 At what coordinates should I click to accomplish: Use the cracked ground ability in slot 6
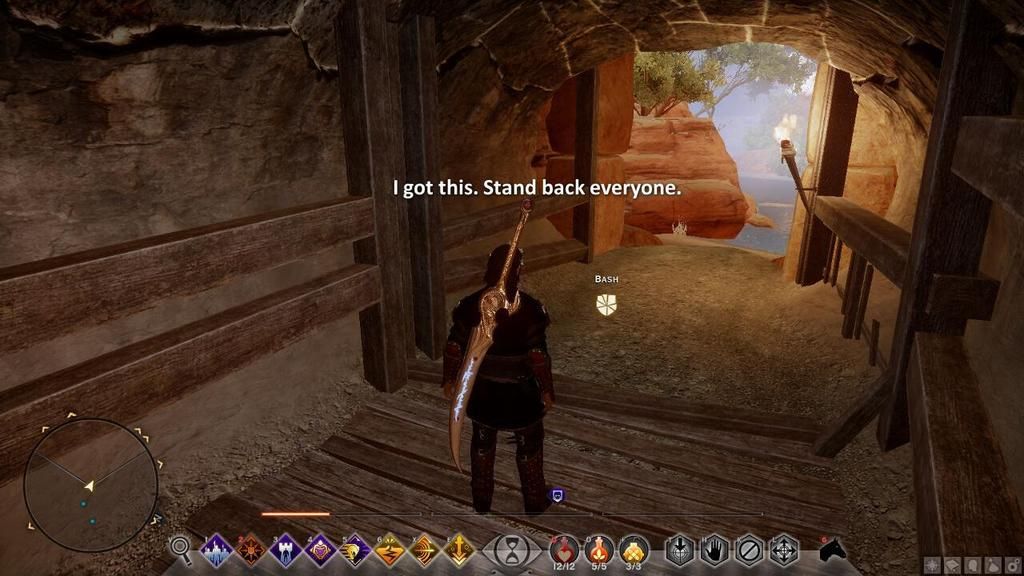pyautogui.click(x=390, y=549)
